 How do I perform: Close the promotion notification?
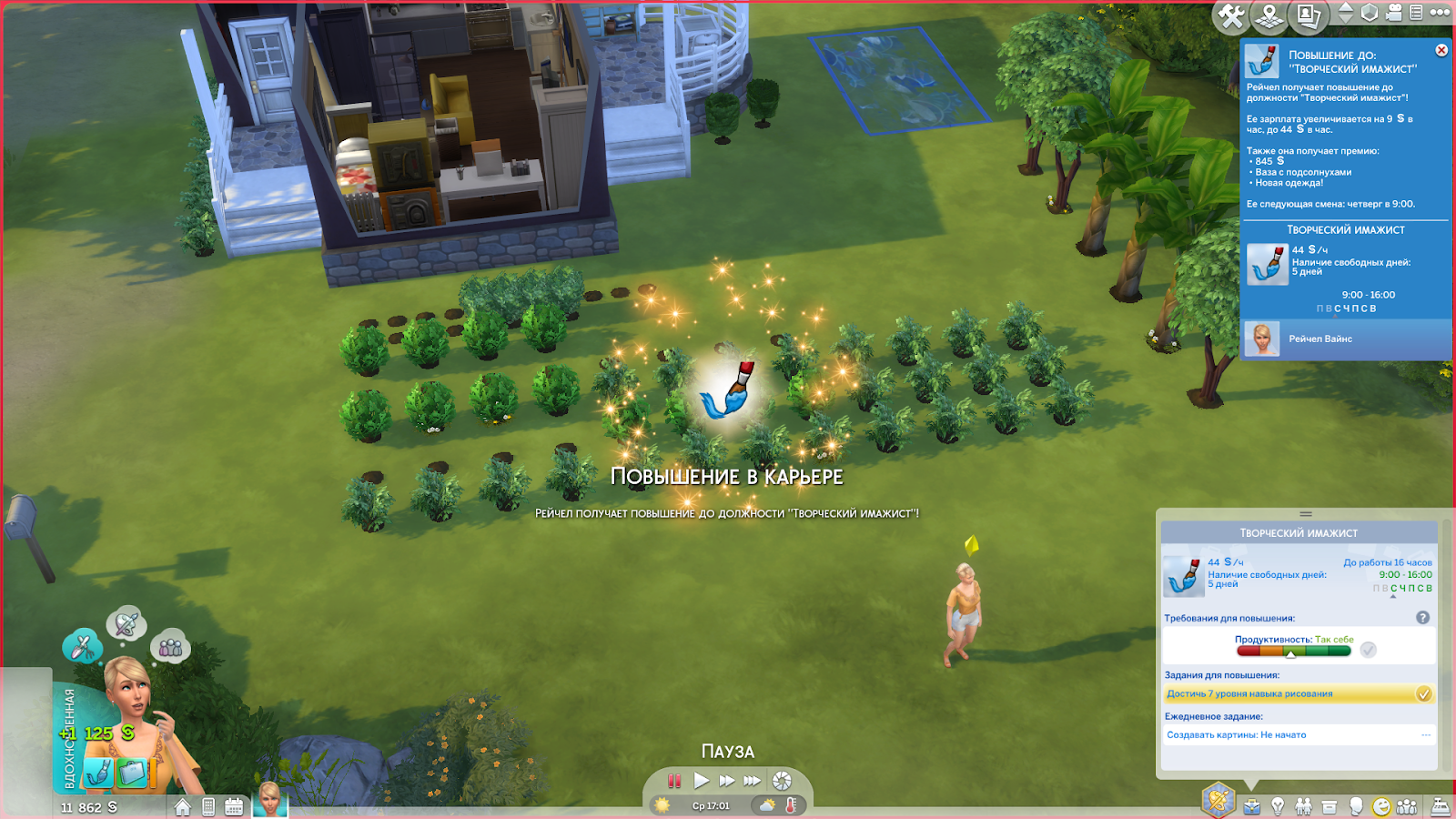tap(1441, 51)
